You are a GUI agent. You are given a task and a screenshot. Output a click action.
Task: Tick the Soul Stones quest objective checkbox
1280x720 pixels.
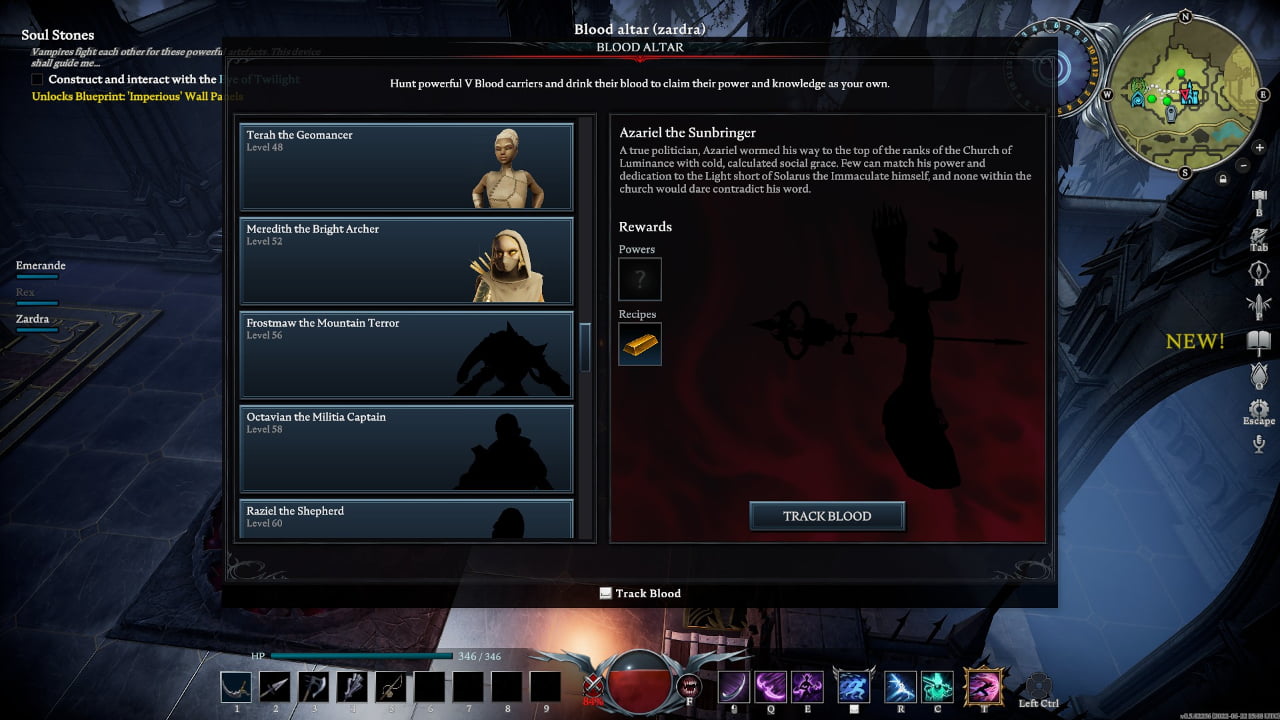(38, 79)
